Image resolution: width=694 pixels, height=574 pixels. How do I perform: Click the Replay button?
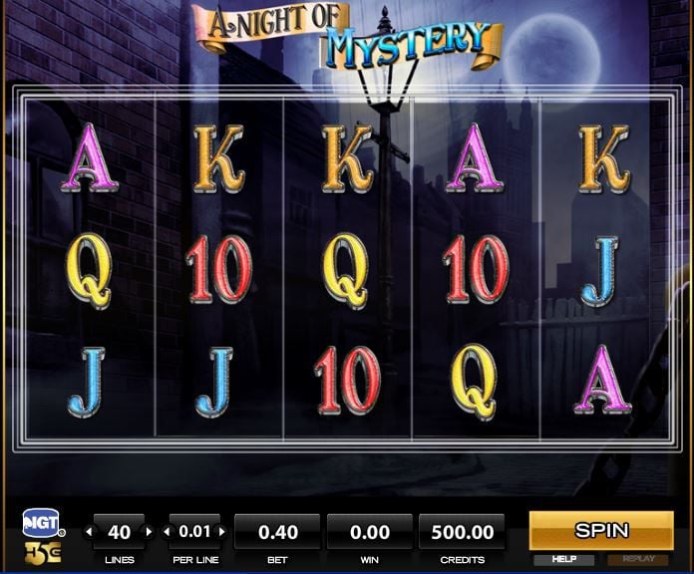pos(638,560)
